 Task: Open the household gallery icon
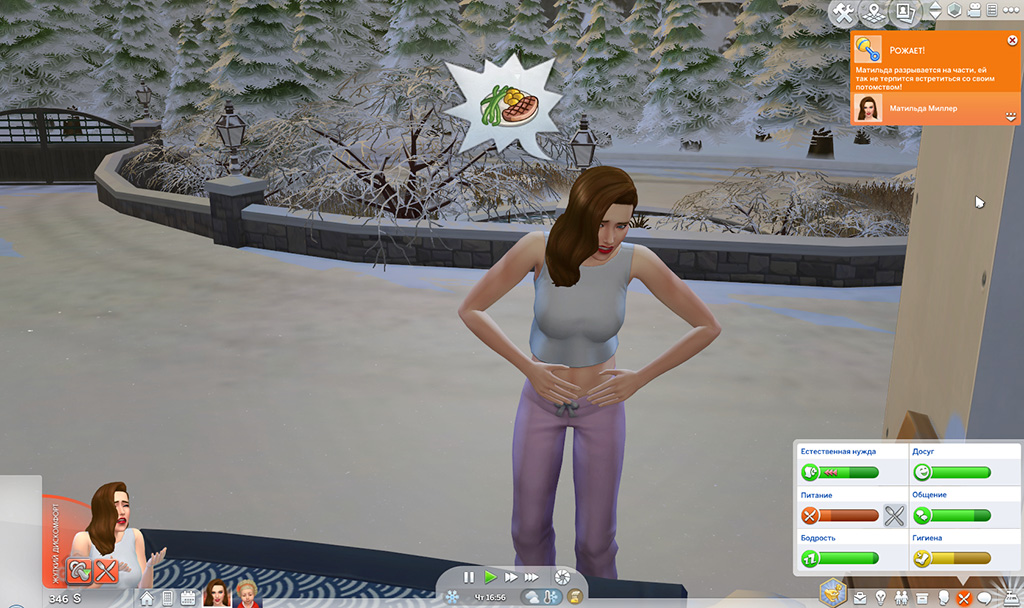click(907, 11)
